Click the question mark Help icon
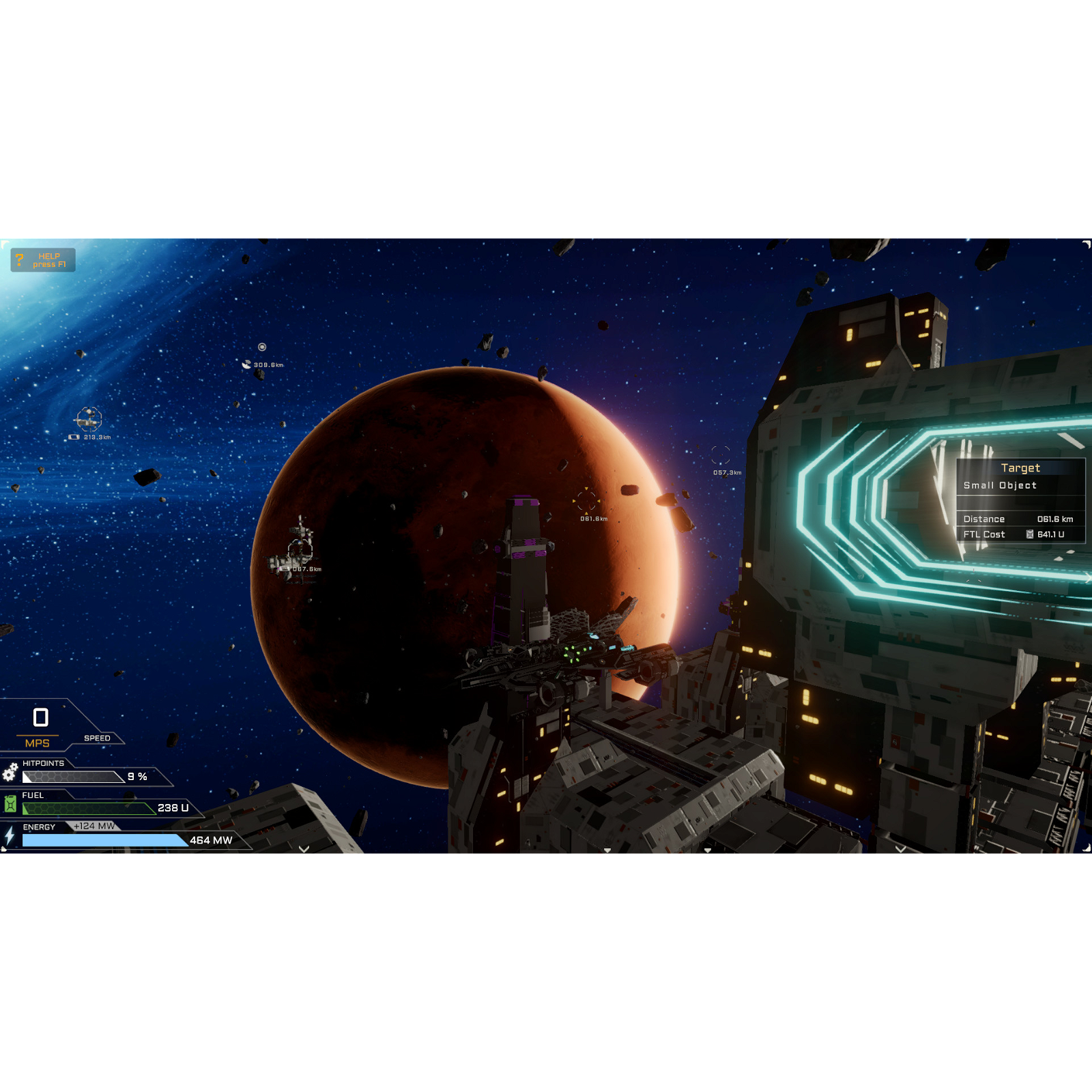Viewport: 1092px width, 1092px height. point(18,259)
